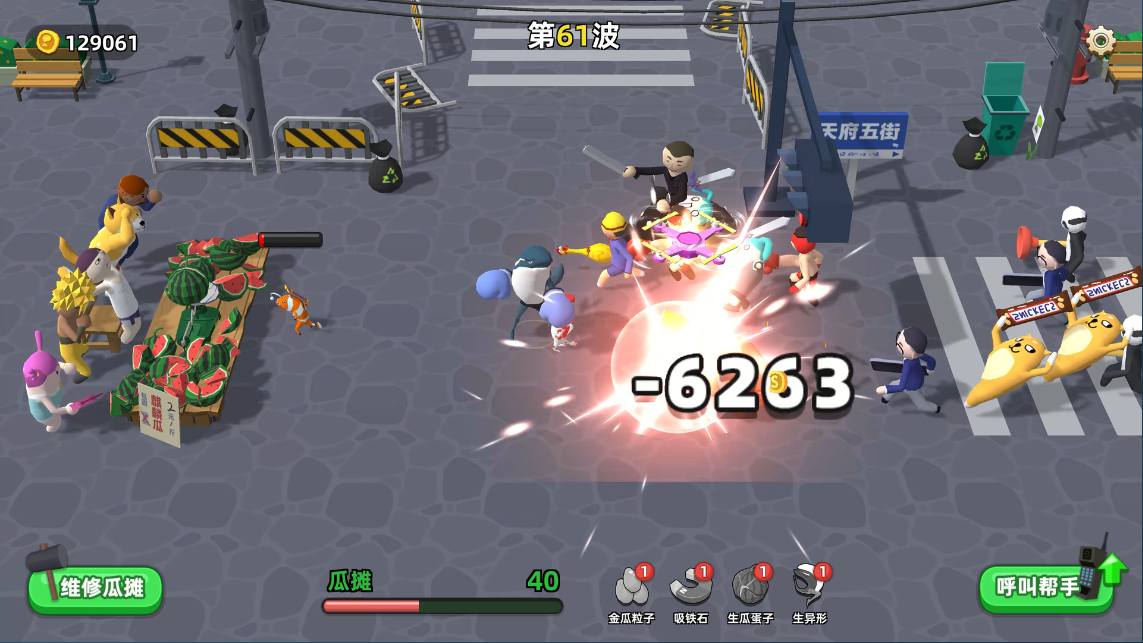Open settings via the gear icon

(x=1100, y=40)
